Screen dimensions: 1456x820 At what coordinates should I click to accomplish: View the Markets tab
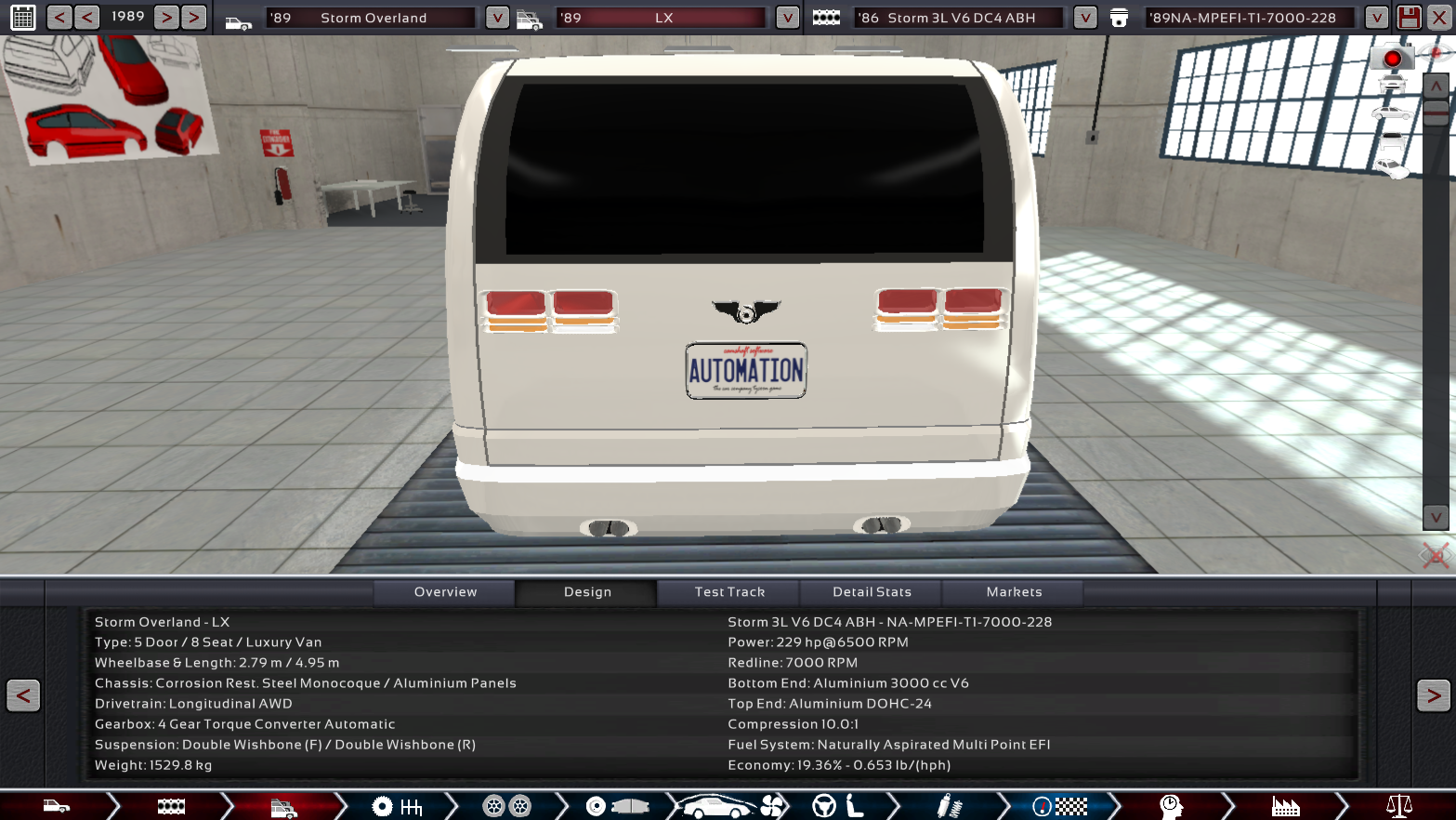tap(1014, 592)
